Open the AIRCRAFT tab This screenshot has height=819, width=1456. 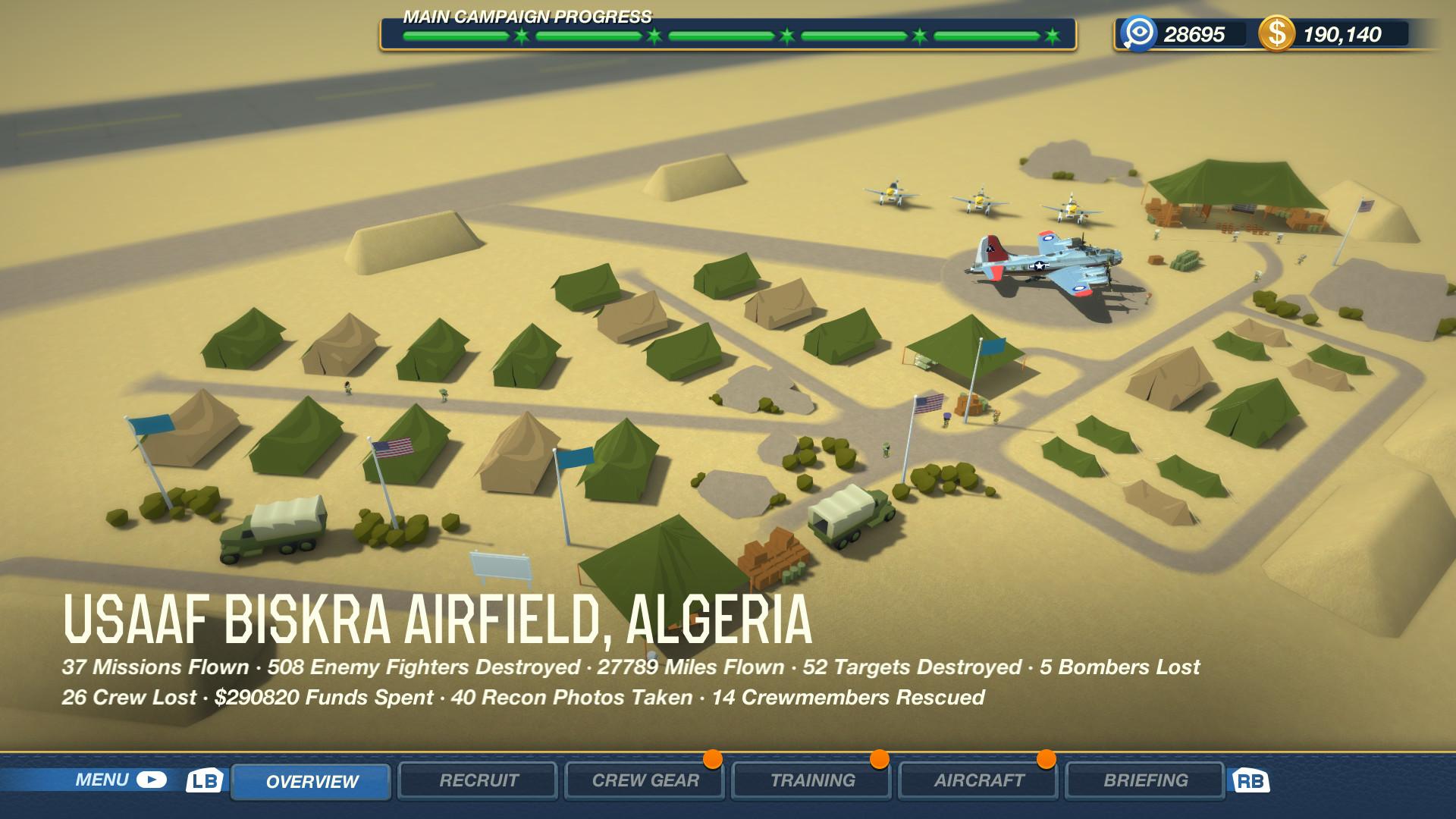pos(977,780)
